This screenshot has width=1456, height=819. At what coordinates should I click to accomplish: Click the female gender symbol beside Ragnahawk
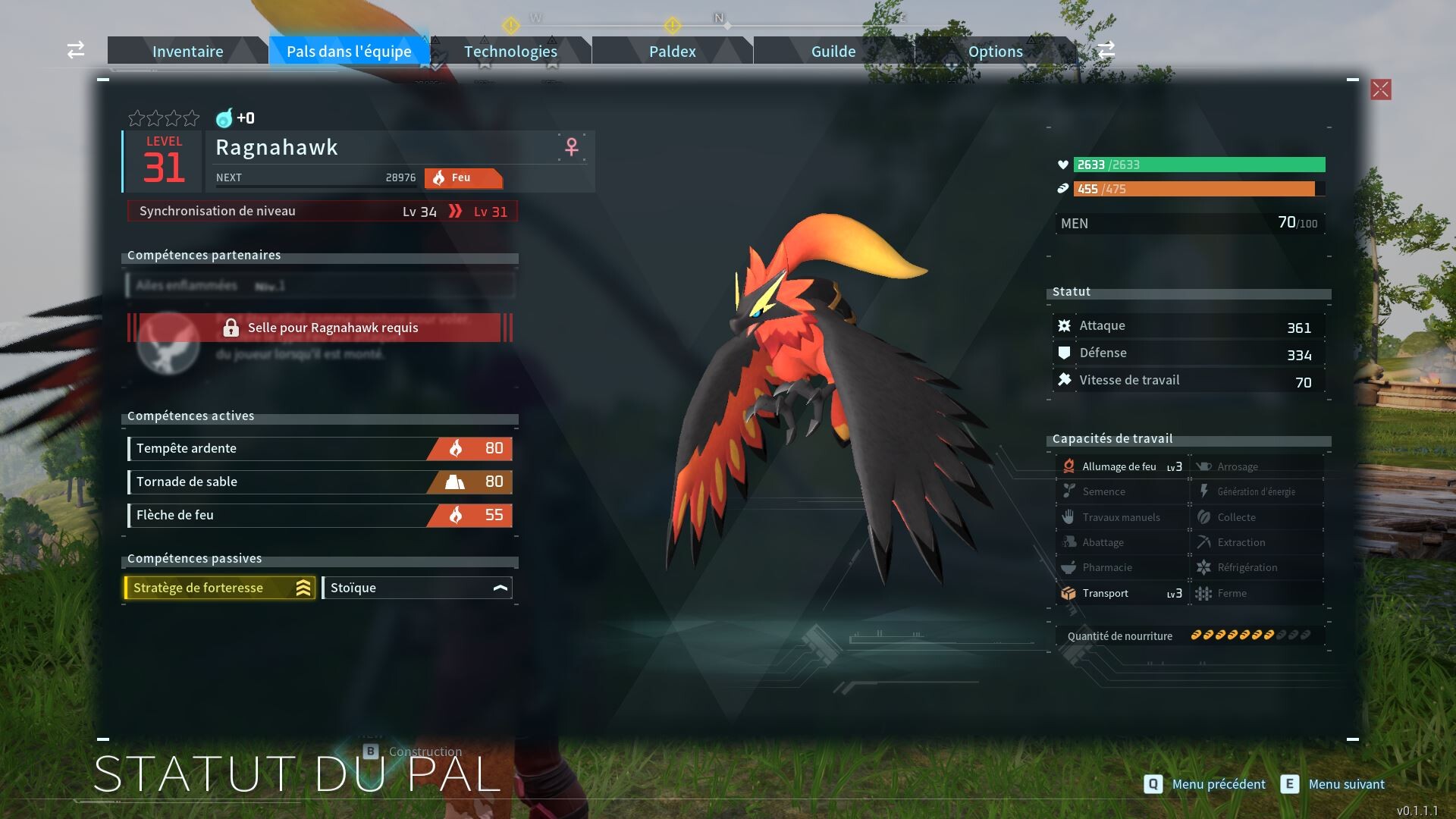click(570, 147)
